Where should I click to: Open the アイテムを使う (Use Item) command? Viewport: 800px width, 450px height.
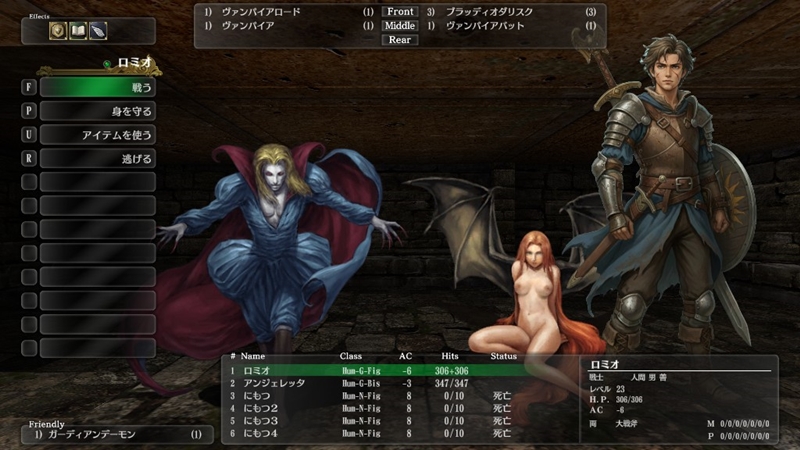point(97,135)
